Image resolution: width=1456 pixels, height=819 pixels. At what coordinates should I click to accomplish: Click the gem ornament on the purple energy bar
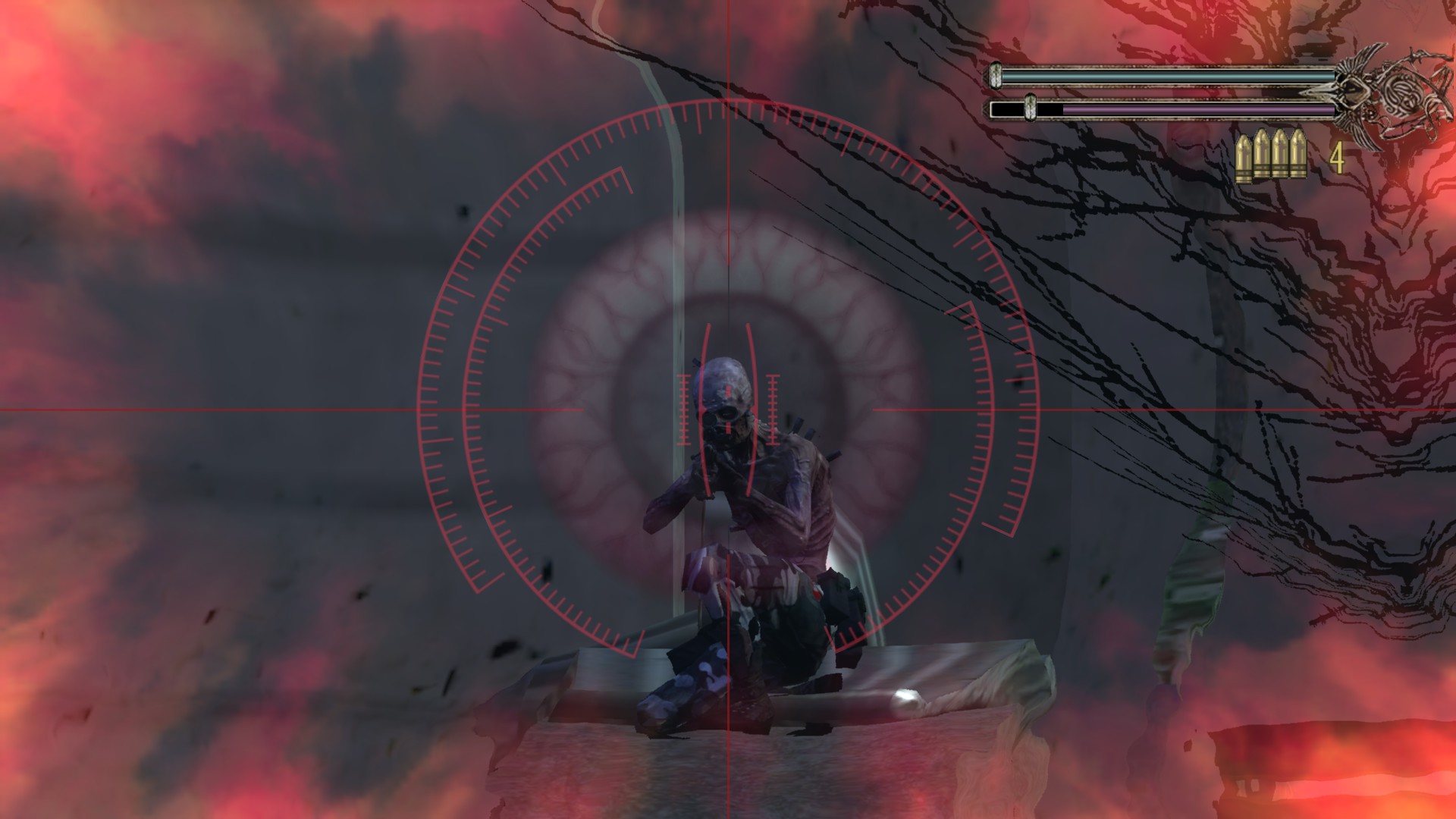(x=1030, y=108)
